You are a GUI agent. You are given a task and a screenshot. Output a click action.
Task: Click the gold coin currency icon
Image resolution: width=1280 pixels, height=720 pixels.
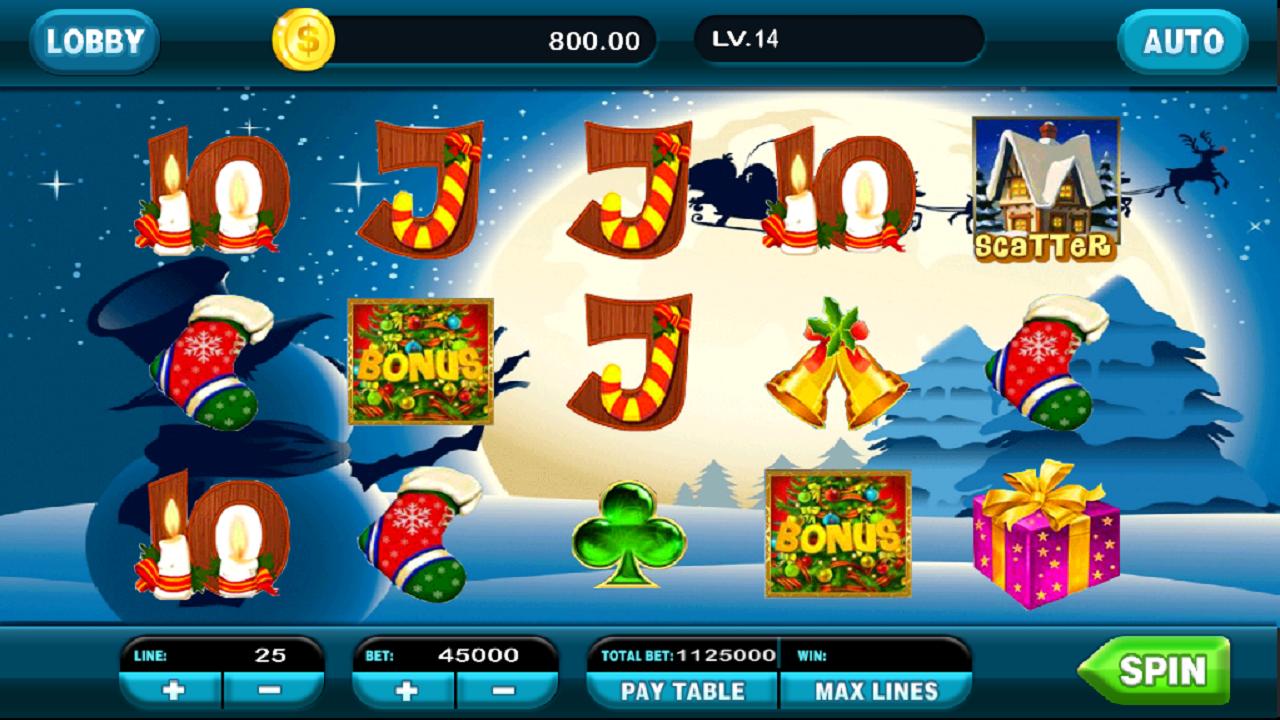305,40
